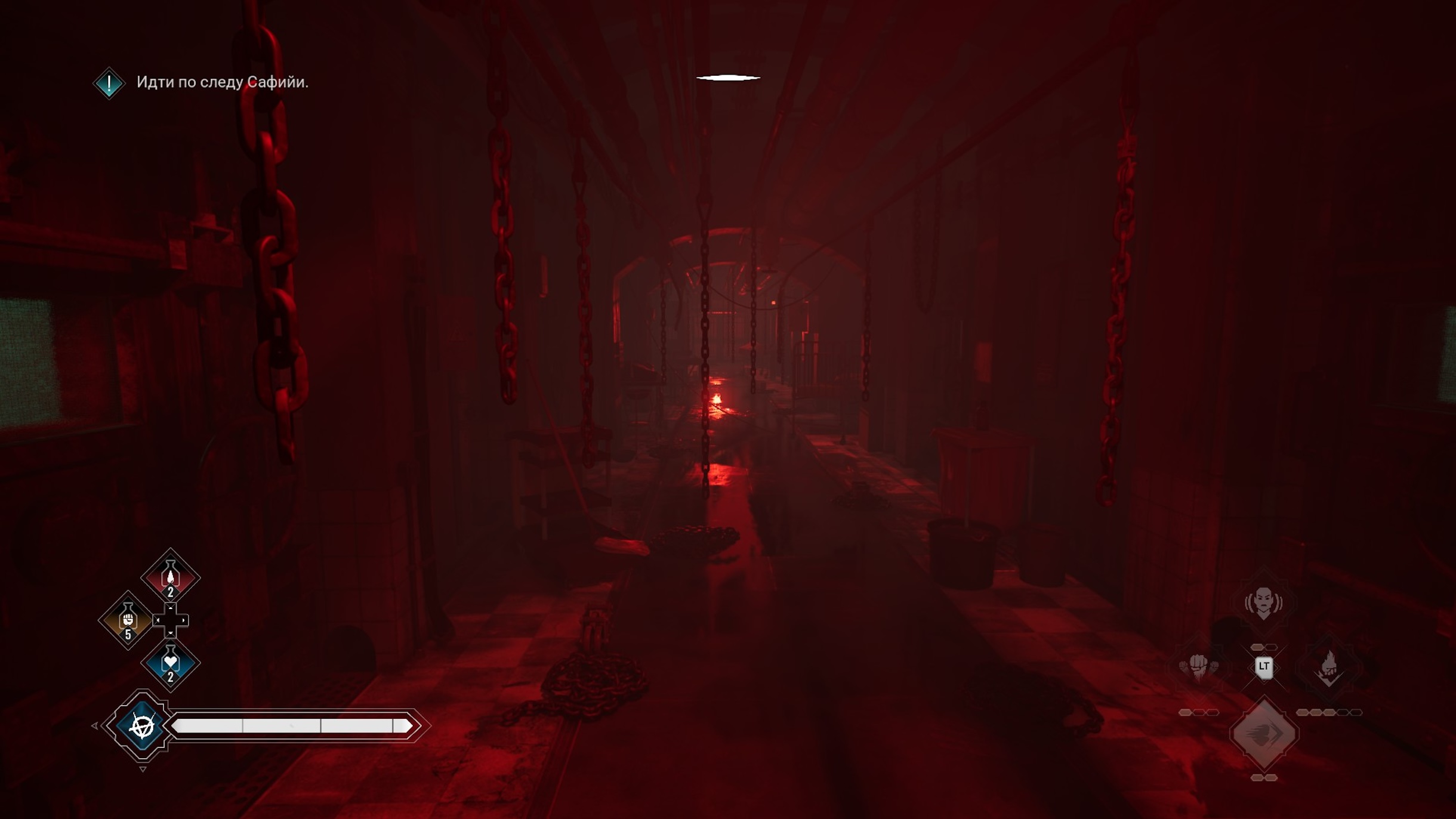1456x819 pixels.
Task: Use the orange fist elixir flask
Action: click(128, 620)
